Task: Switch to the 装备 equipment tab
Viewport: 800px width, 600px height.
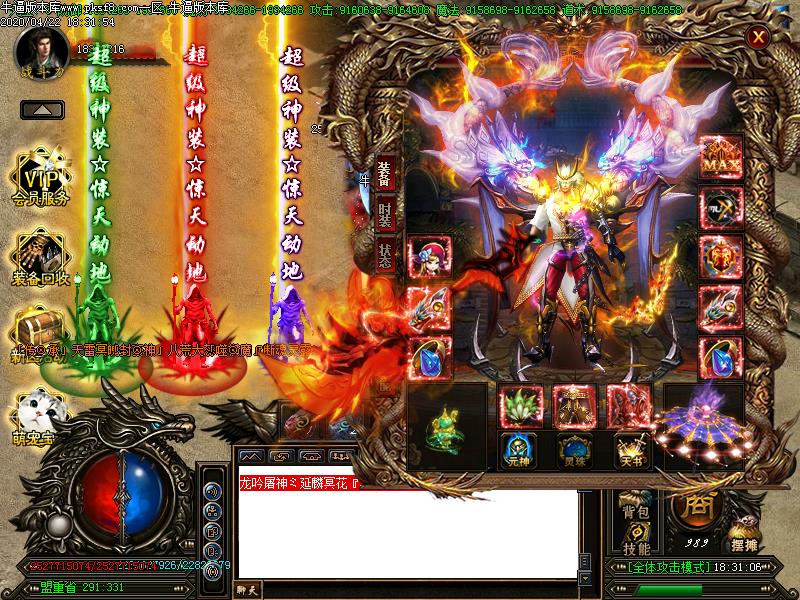Action: [x=386, y=173]
